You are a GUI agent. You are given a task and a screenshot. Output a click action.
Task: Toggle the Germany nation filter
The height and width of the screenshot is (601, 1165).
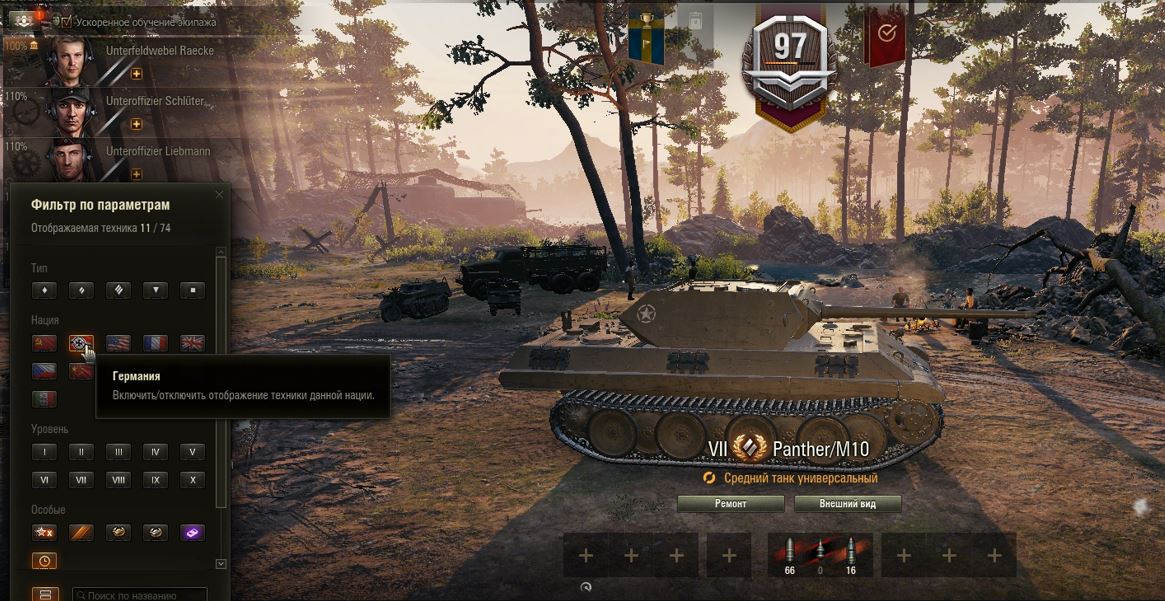click(x=81, y=343)
